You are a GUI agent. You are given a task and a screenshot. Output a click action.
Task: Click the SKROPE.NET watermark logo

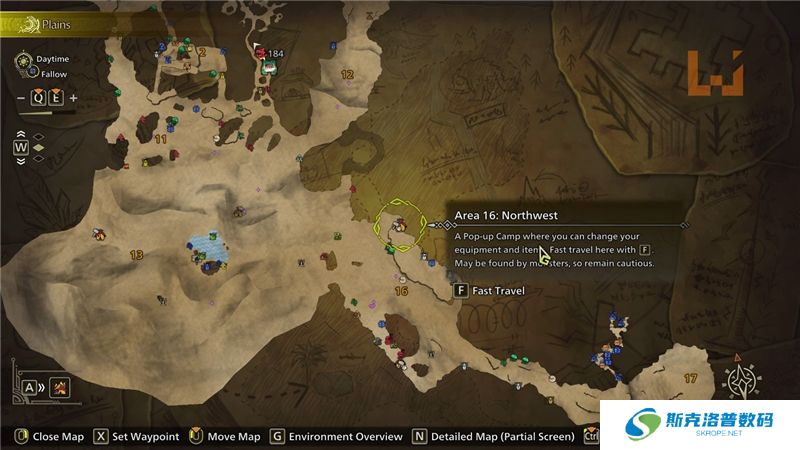[700, 428]
